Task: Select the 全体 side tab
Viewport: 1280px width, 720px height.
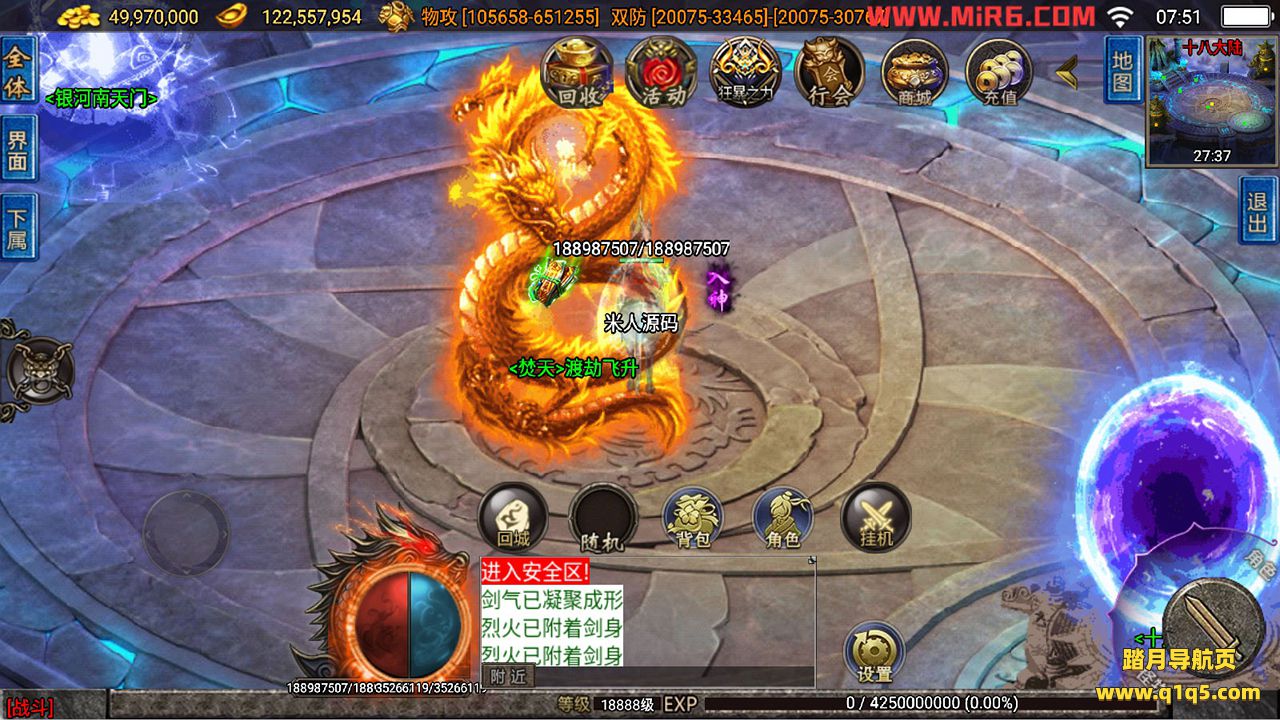Action: coord(17,71)
